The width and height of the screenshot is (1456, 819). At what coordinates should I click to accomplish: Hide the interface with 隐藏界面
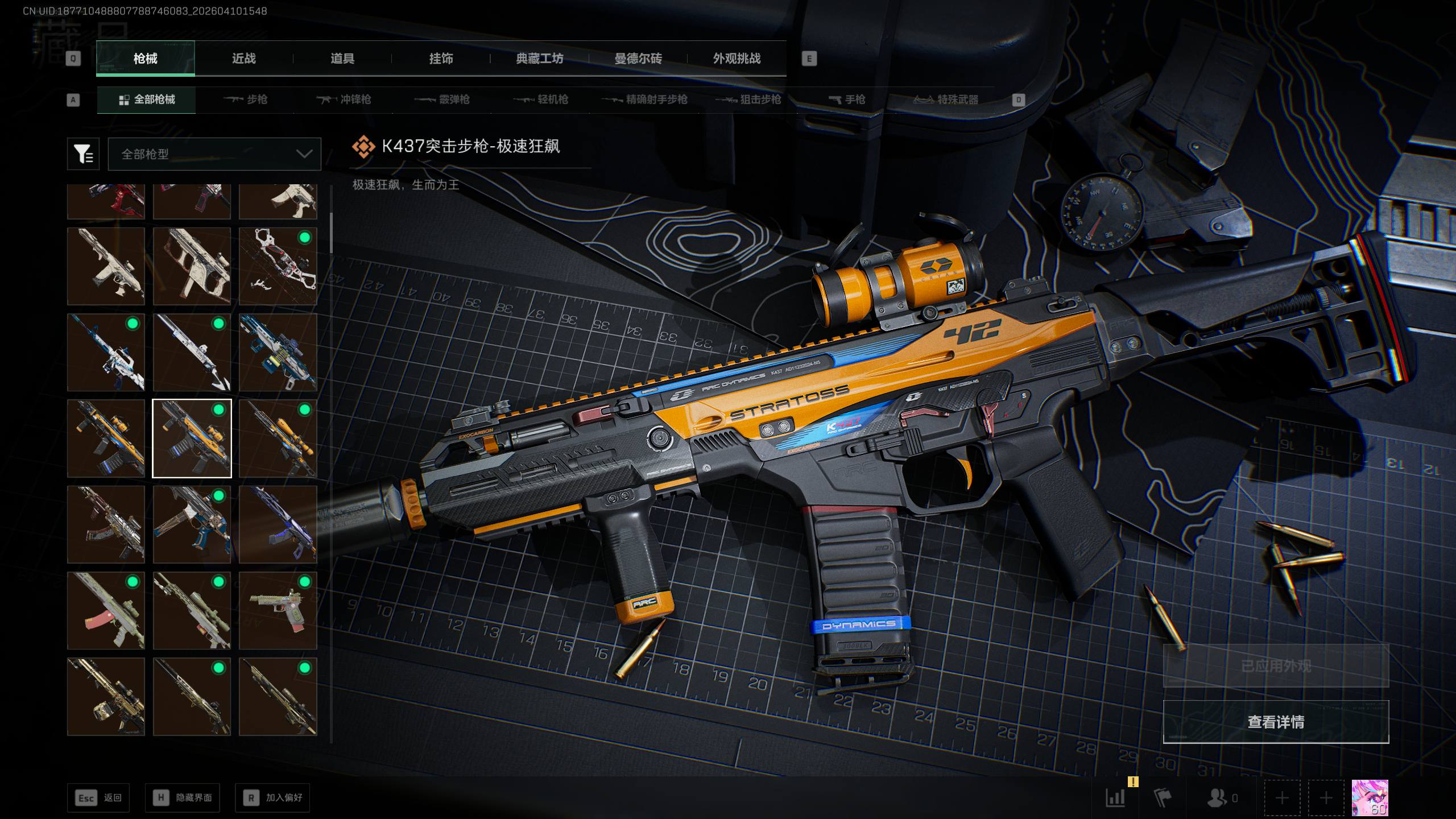[182, 798]
